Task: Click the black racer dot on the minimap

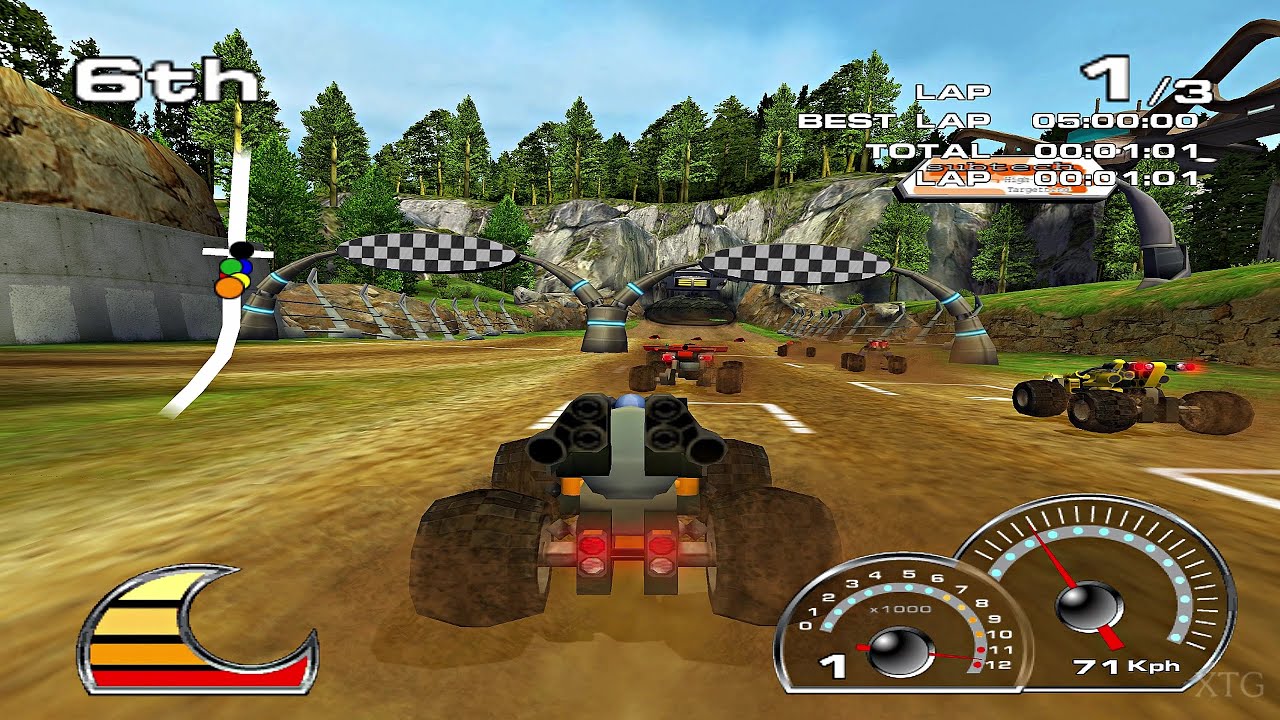Action: point(240,250)
